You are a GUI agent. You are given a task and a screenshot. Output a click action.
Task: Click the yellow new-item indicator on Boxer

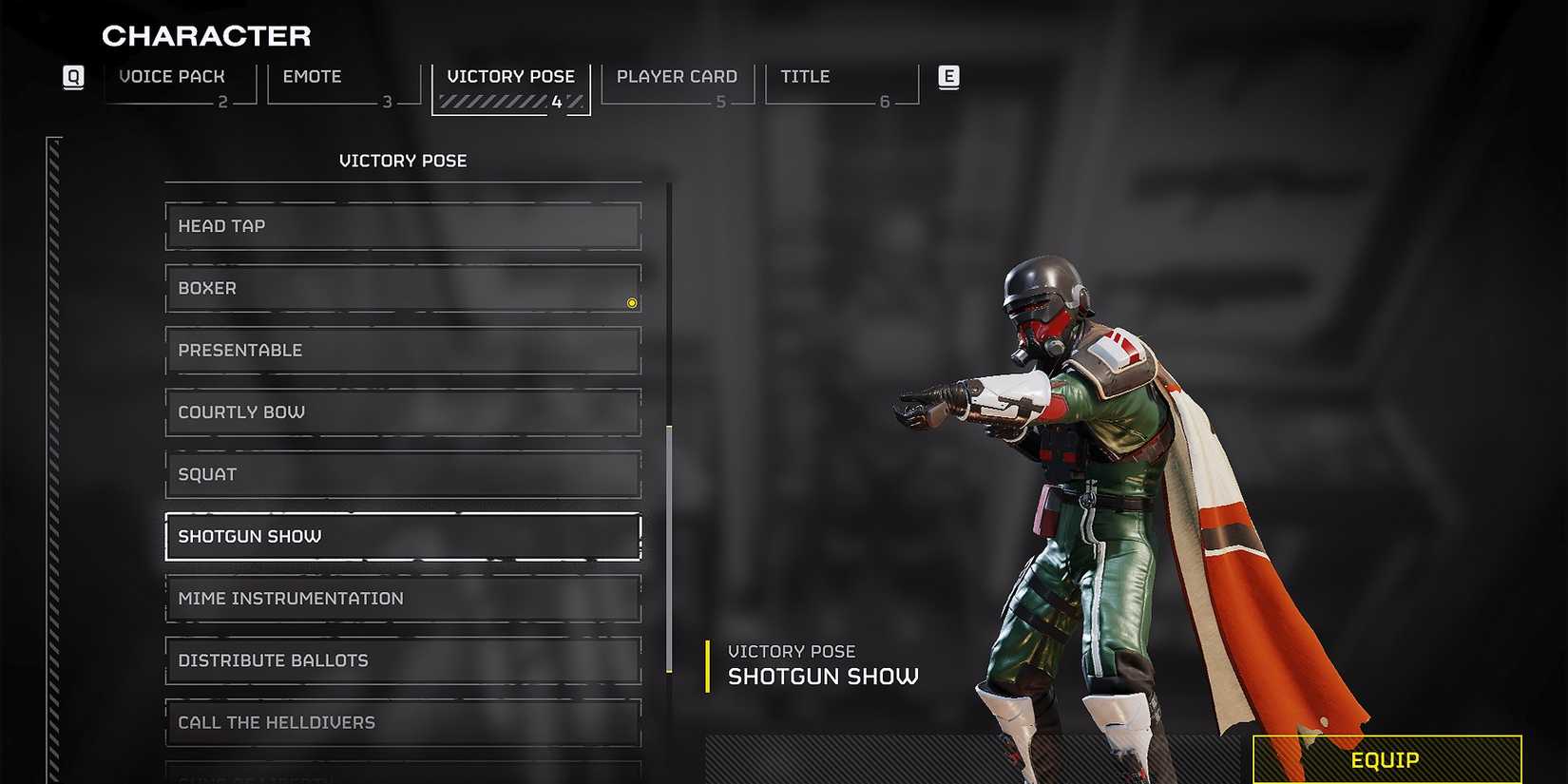(631, 302)
